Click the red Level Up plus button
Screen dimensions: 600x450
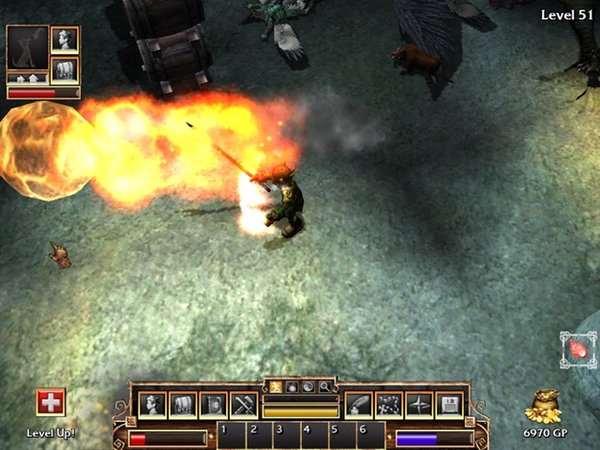[x=50, y=403]
